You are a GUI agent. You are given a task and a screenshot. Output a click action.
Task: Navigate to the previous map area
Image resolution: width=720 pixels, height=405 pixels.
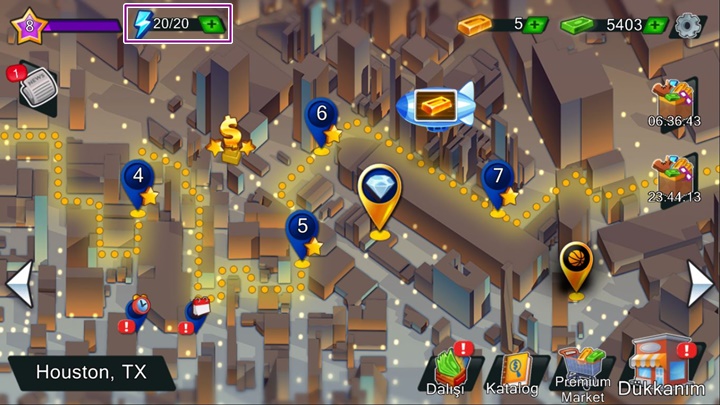[x=18, y=284]
